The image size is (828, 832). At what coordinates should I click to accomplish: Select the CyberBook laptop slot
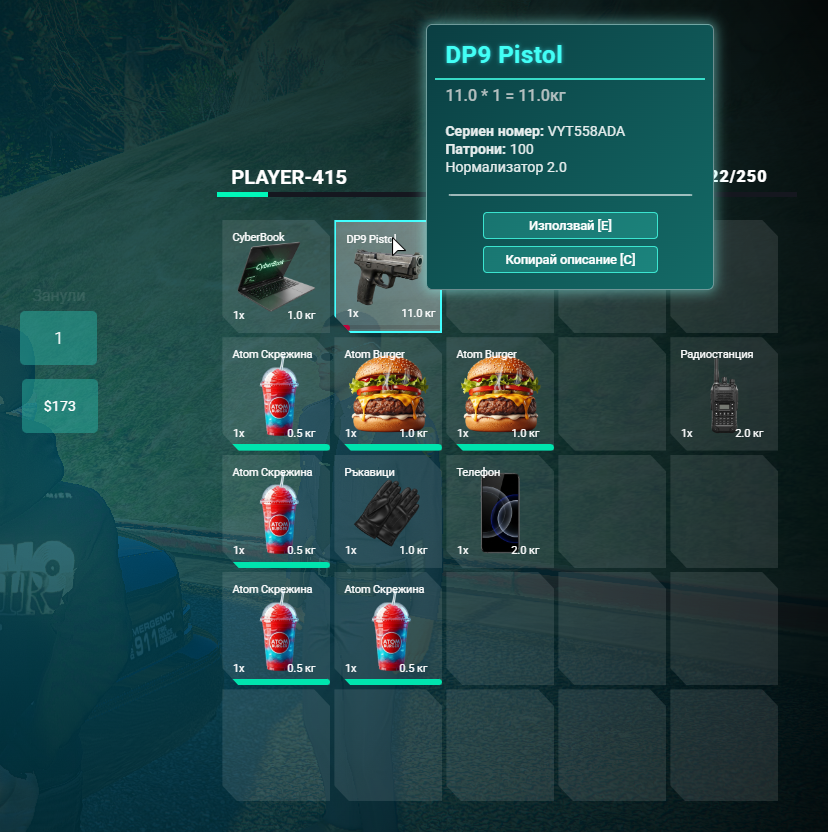click(275, 275)
